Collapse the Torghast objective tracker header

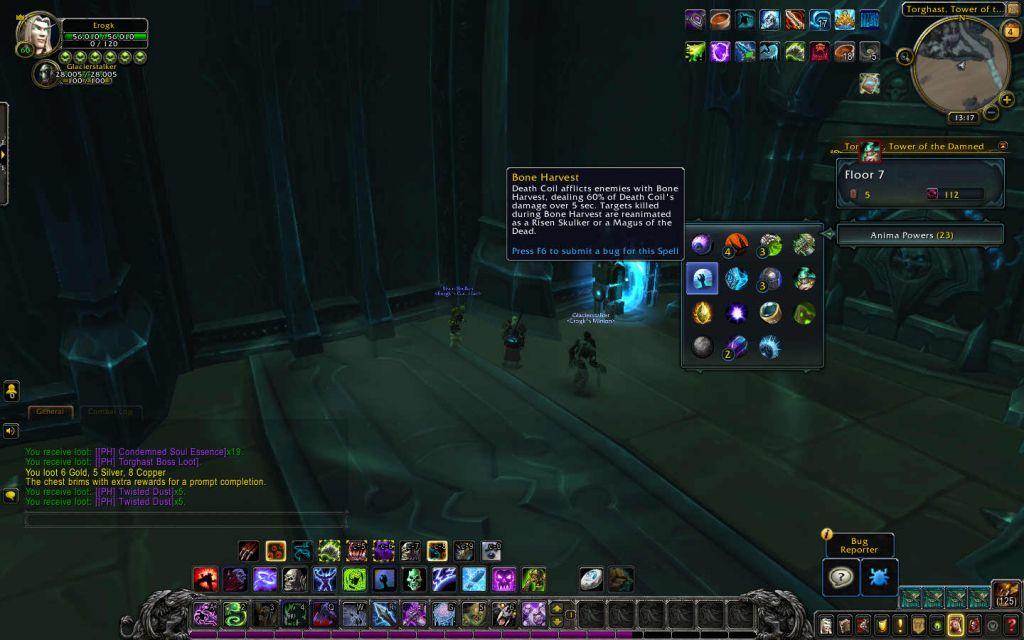pyautogui.click(x=1003, y=146)
